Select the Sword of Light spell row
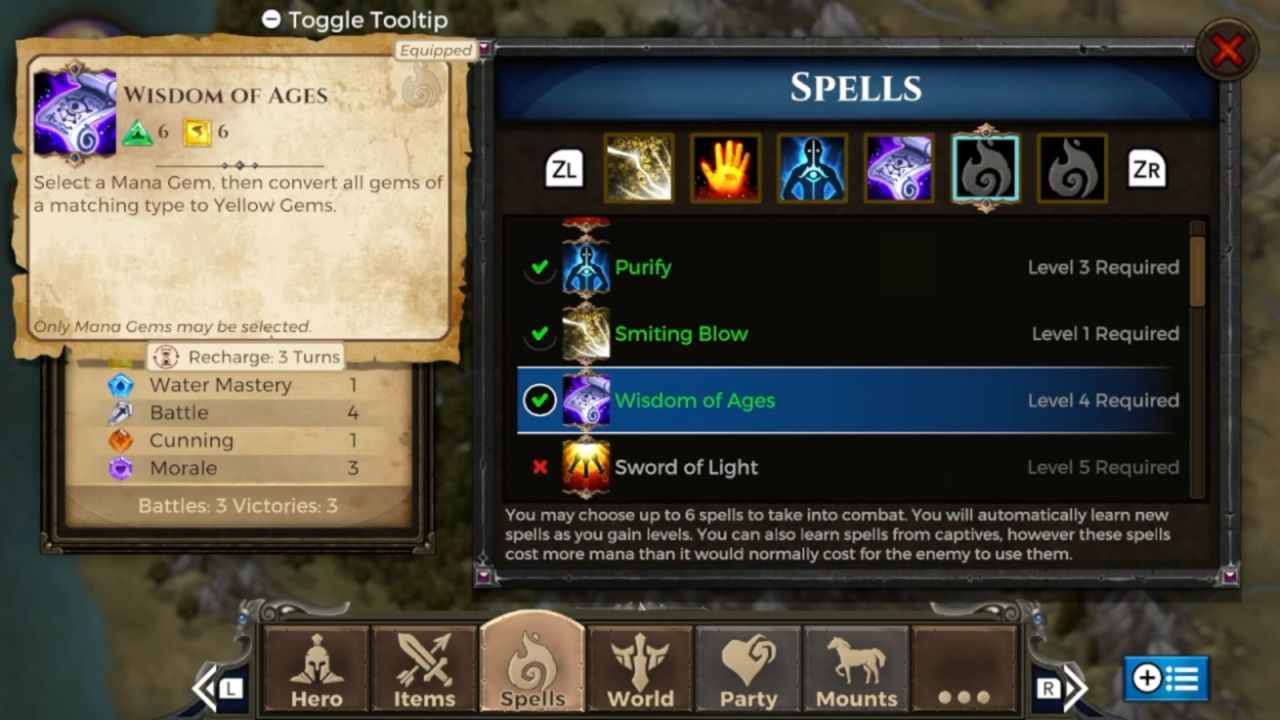This screenshot has width=1280, height=720. click(848, 467)
